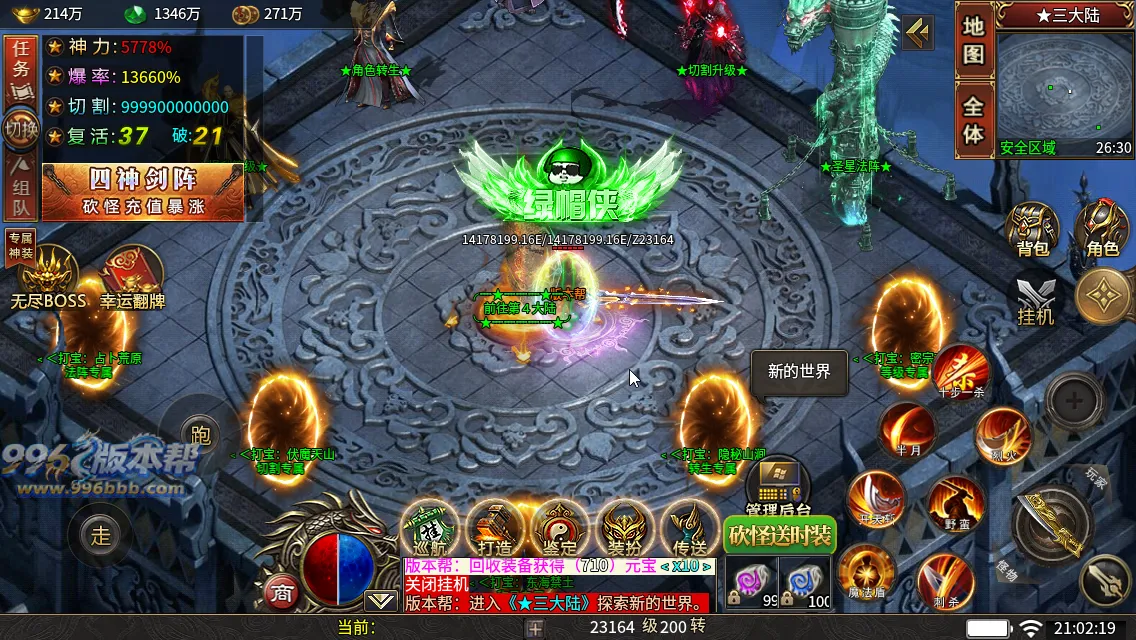Screen dimensions: 1136x640
Task: Click the green 砍怪送时装 button
Action: 780,535
